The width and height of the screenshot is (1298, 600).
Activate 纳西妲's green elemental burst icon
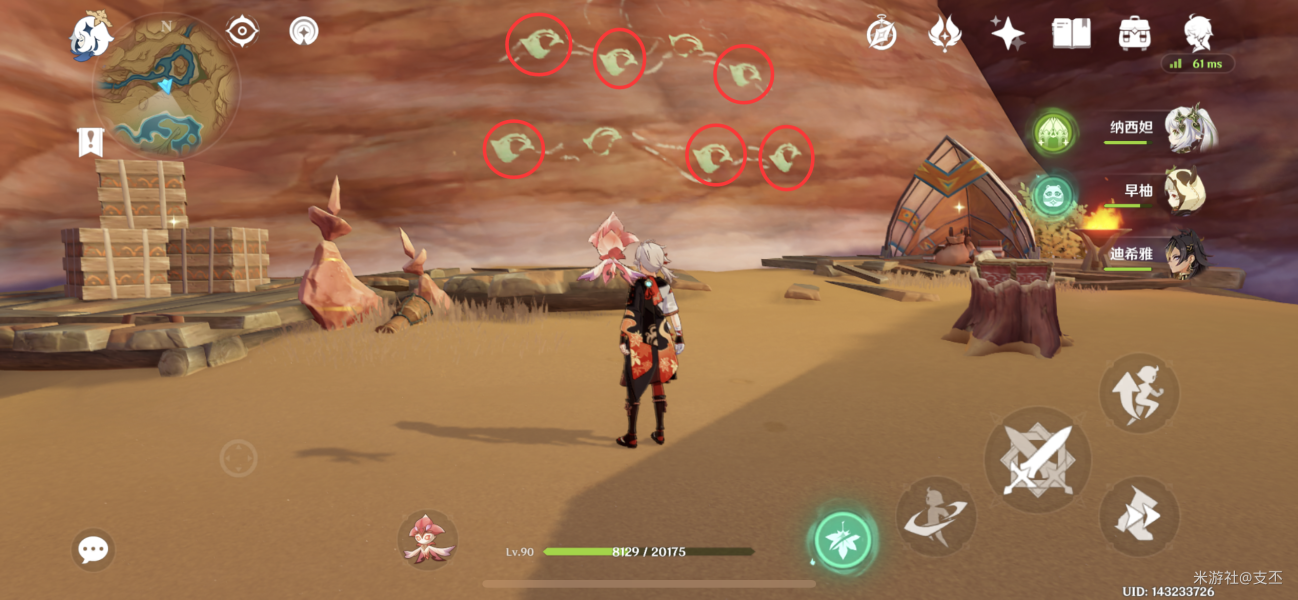click(1052, 131)
